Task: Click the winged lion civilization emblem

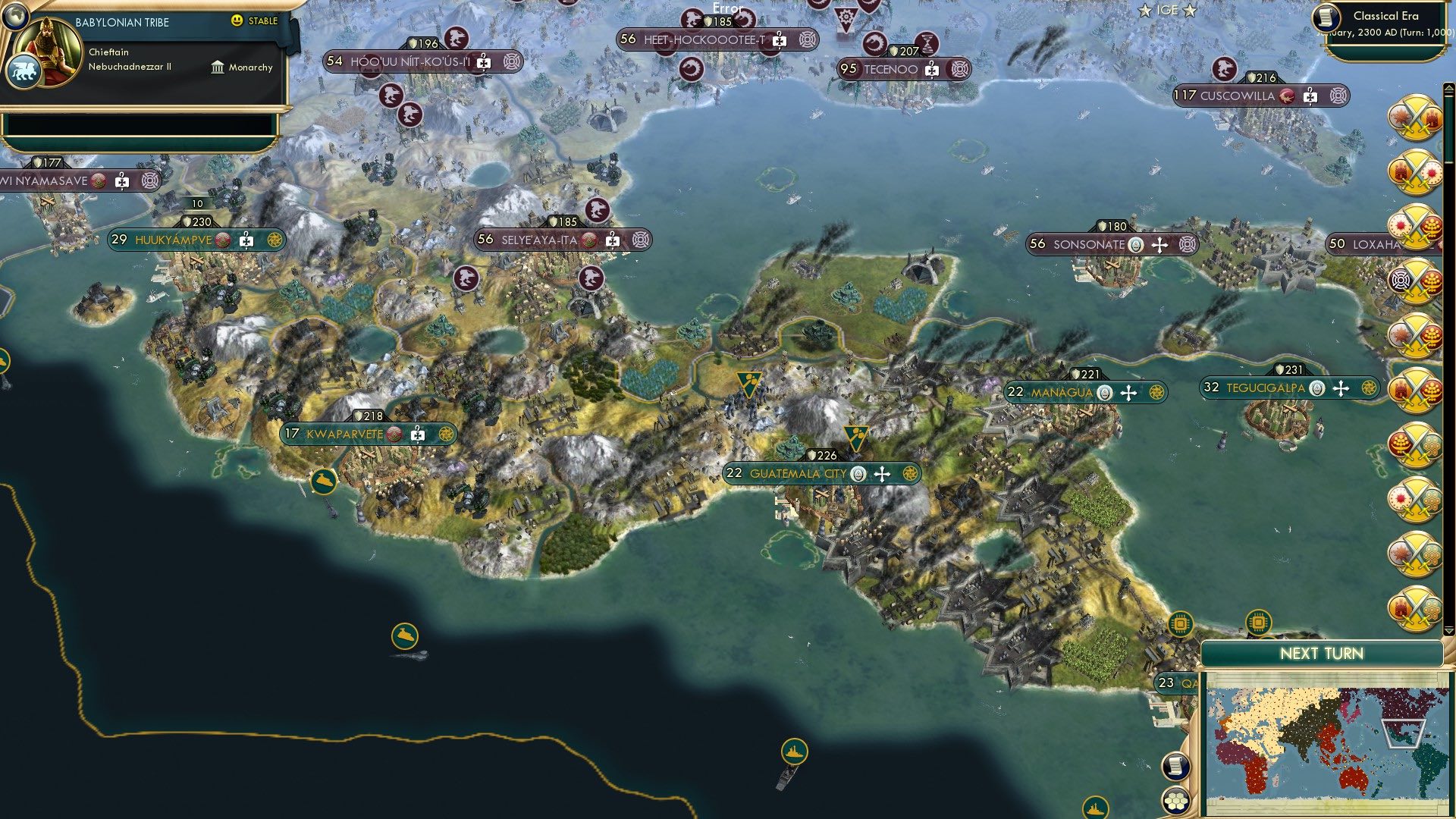Action: tap(22, 72)
